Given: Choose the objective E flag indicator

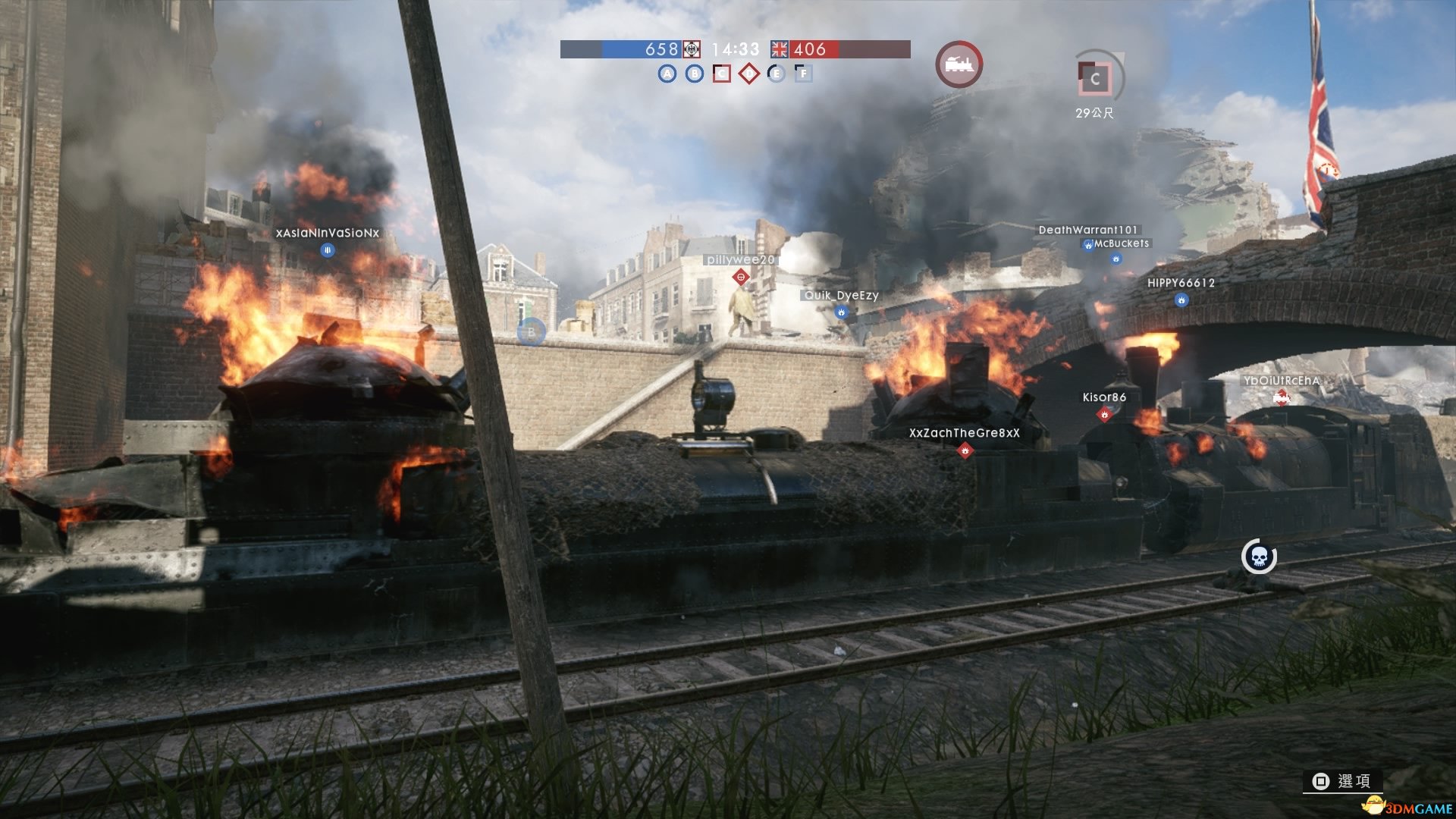Looking at the screenshot, I should (x=776, y=74).
